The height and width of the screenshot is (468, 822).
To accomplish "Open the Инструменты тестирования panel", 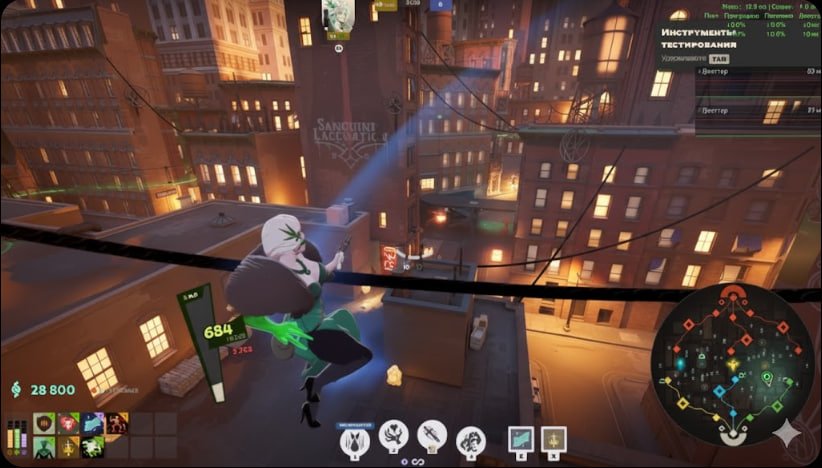I will pos(700,38).
